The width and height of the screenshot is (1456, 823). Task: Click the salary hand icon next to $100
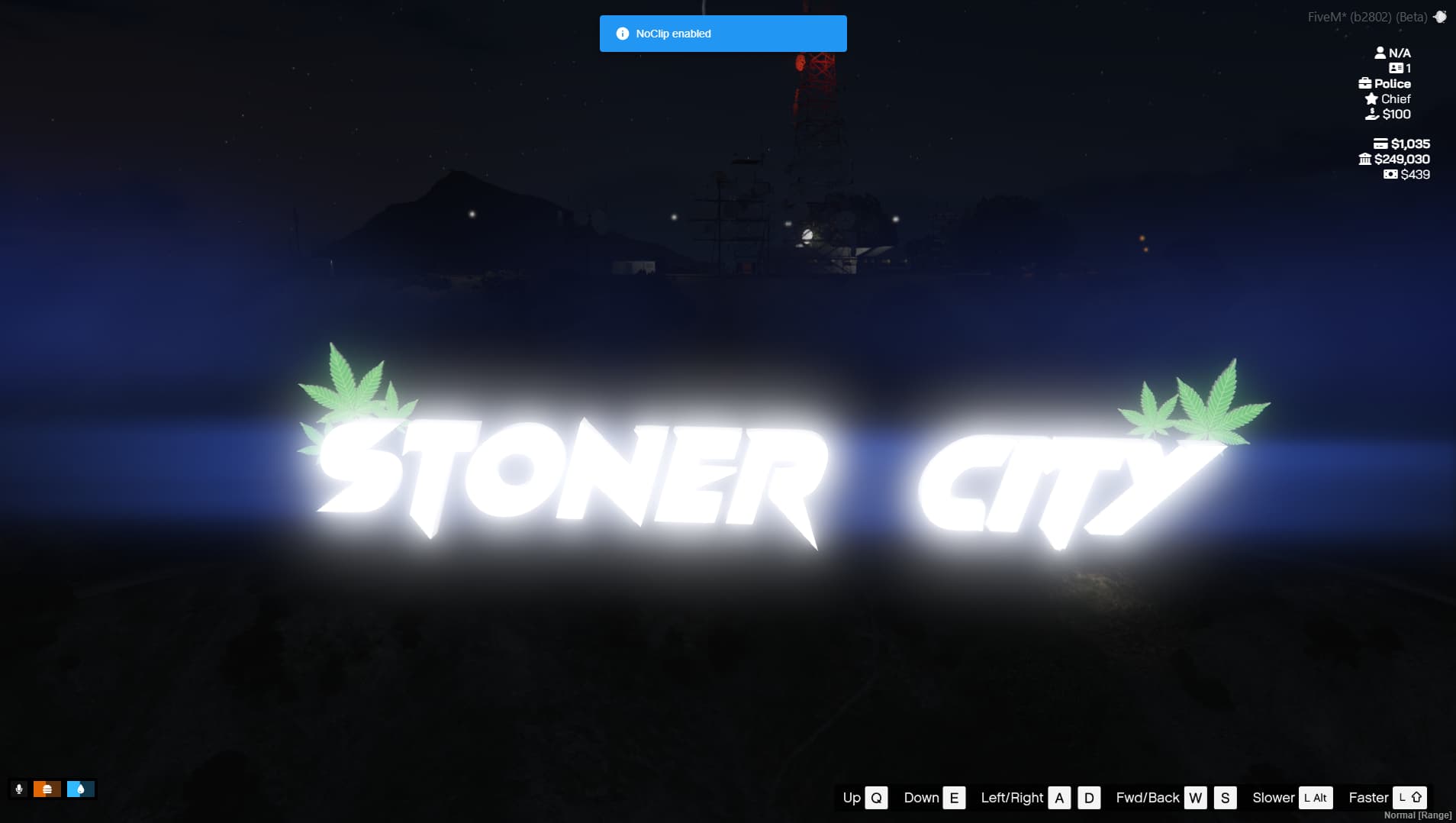click(x=1372, y=114)
